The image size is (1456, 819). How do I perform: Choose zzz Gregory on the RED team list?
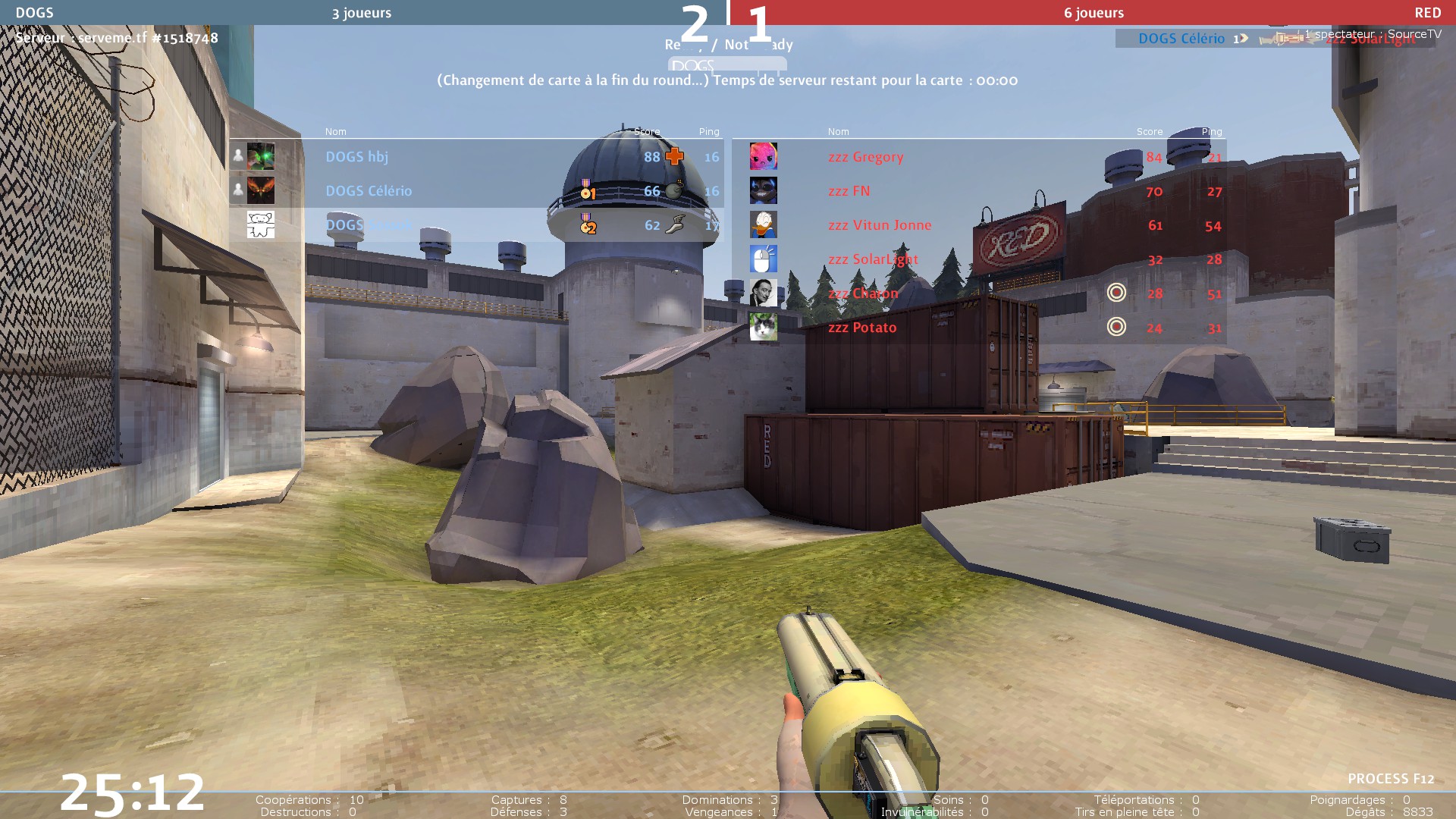pyautogui.click(x=865, y=157)
